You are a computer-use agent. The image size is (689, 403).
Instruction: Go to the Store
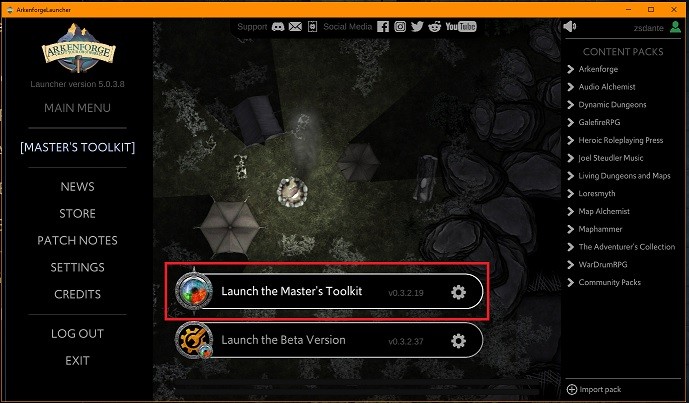click(x=77, y=214)
